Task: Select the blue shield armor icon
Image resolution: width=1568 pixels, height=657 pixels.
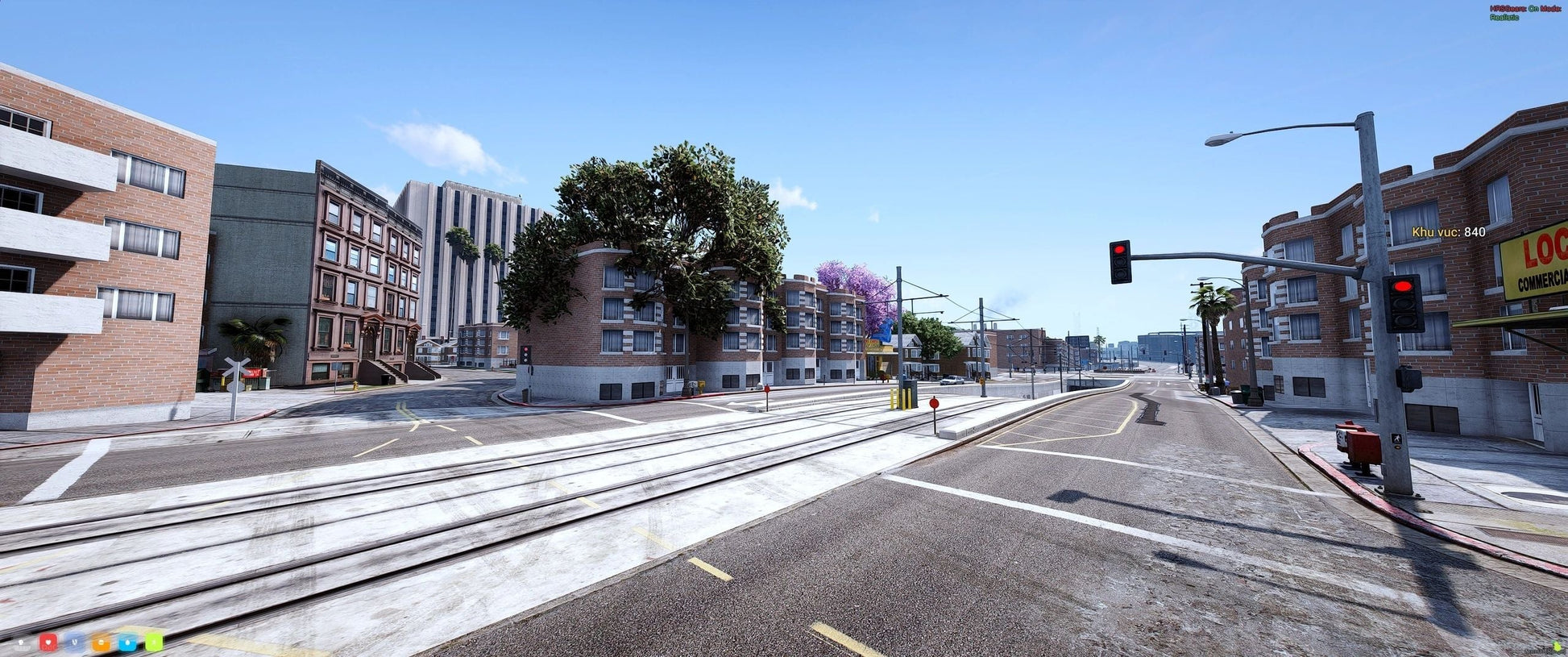Action: [75, 642]
